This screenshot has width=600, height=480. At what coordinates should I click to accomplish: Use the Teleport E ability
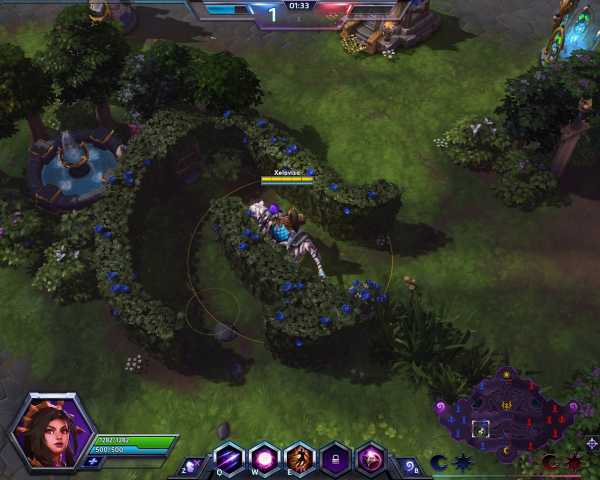pos(300,458)
